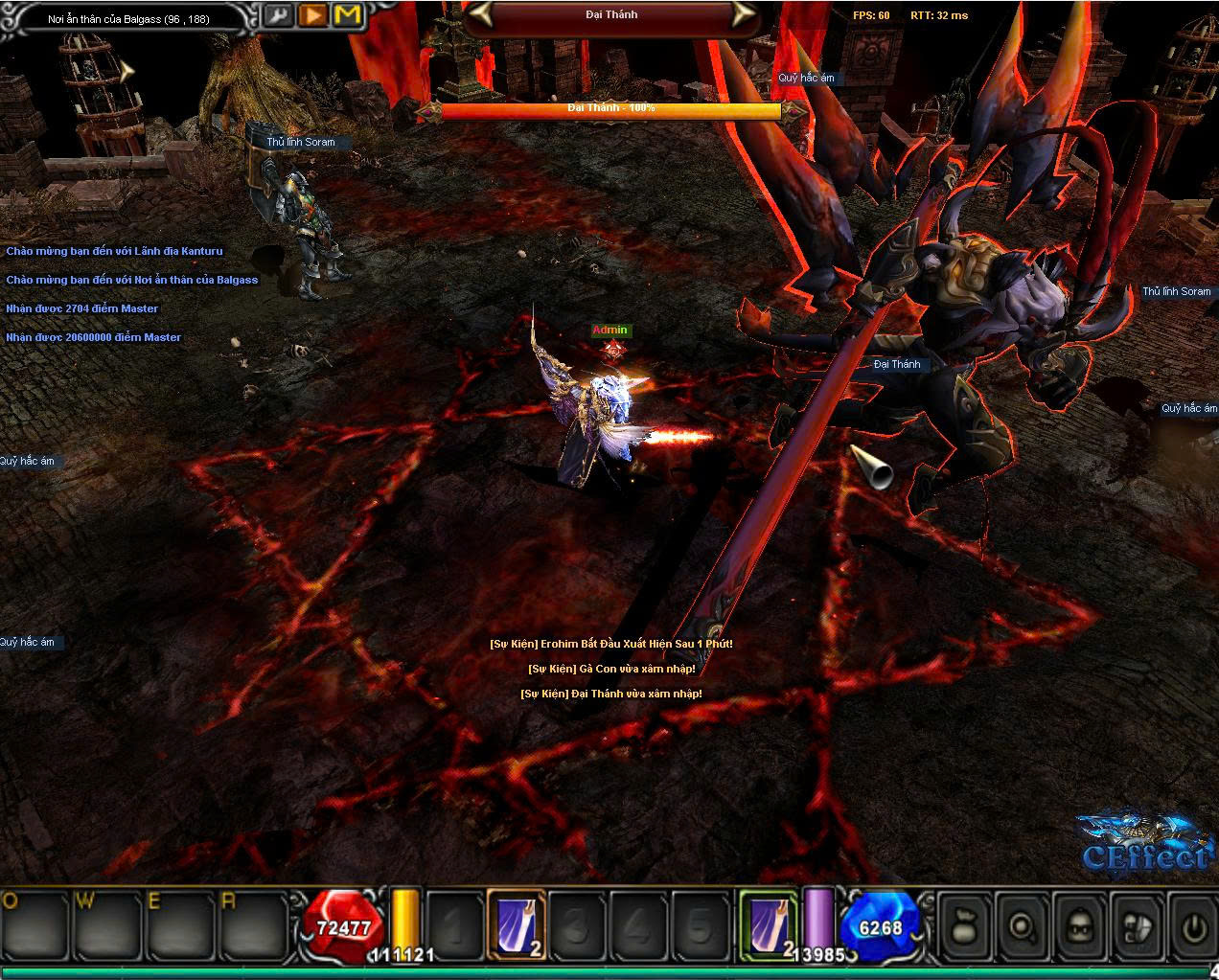Select empty skill slot 1
This screenshot has height=980, width=1219.
pos(454,925)
